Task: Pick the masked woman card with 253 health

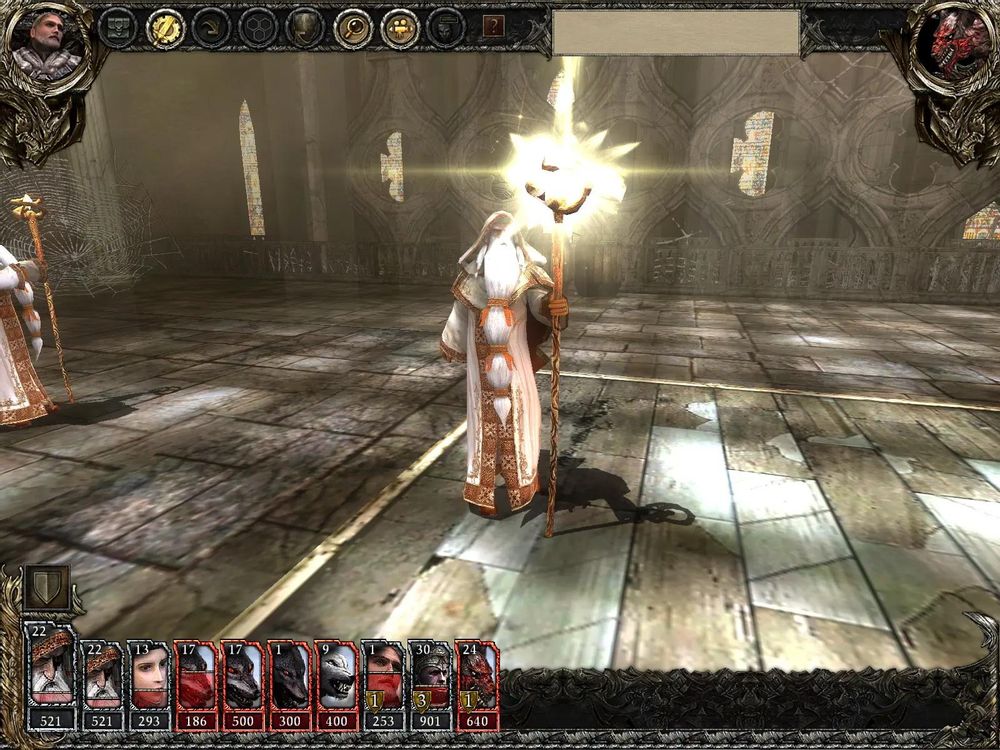Action: coord(383,676)
